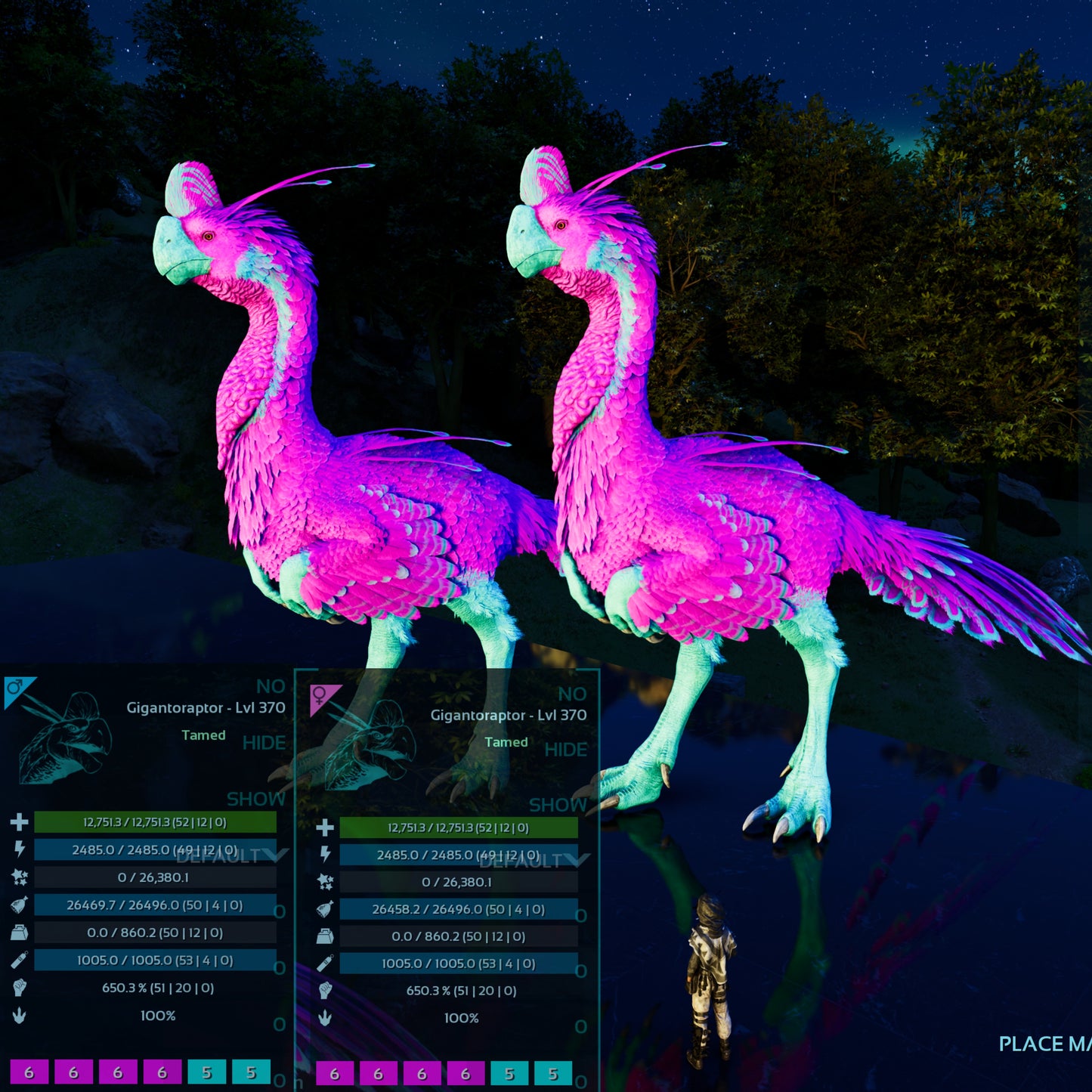Select the Tamed label on female panel

[x=505, y=742]
